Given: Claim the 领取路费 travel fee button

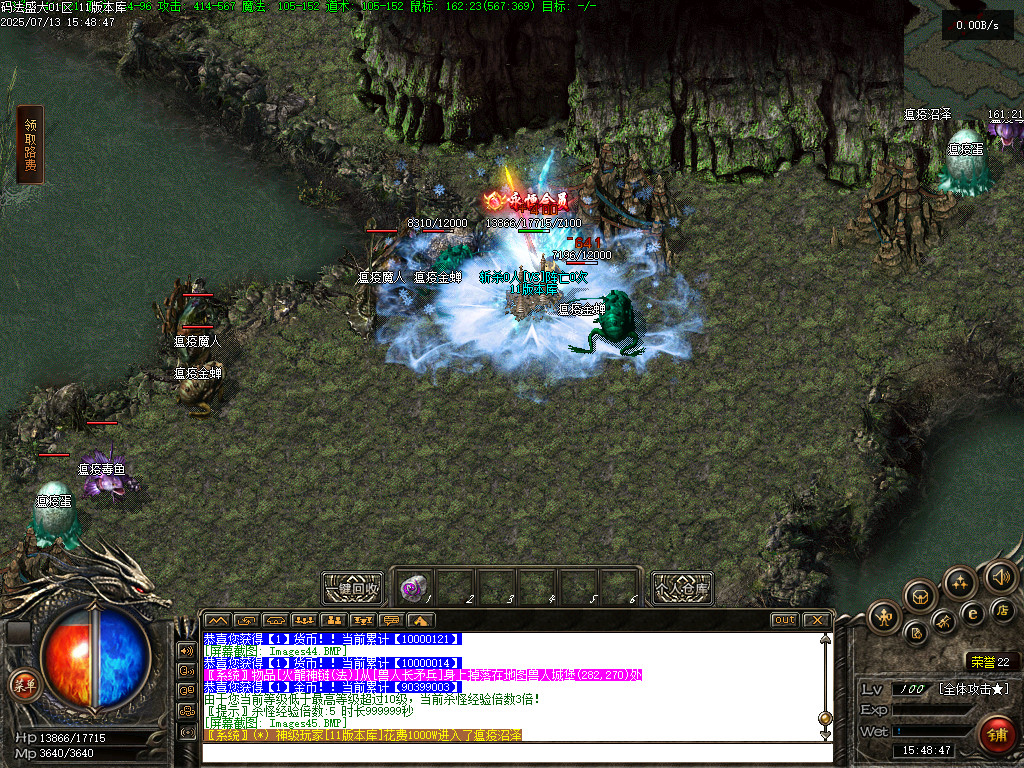Looking at the screenshot, I should (30, 145).
